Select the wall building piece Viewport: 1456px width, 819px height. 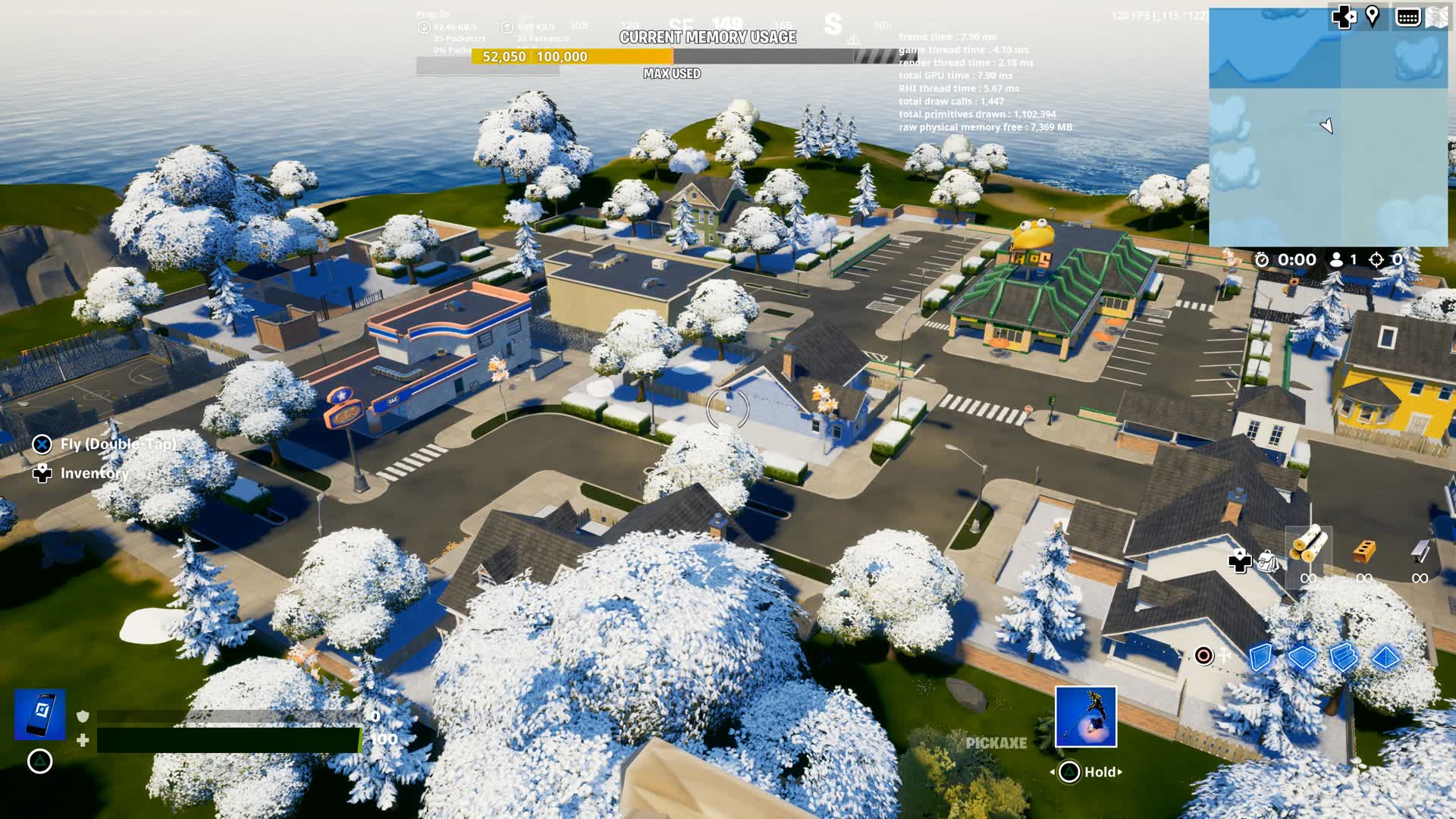click(x=1260, y=657)
